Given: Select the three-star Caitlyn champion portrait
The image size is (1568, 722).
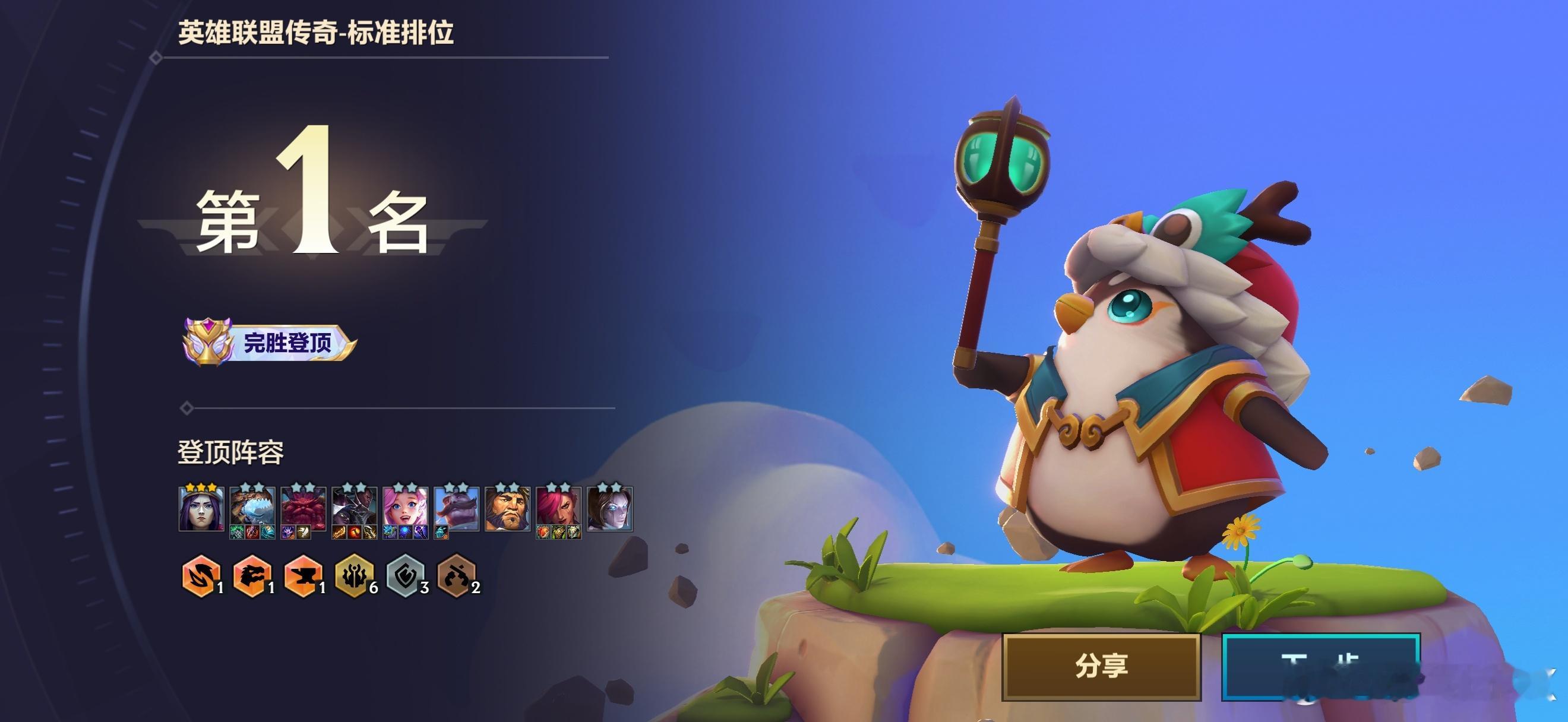Looking at the screenshot, I should 201,509.
